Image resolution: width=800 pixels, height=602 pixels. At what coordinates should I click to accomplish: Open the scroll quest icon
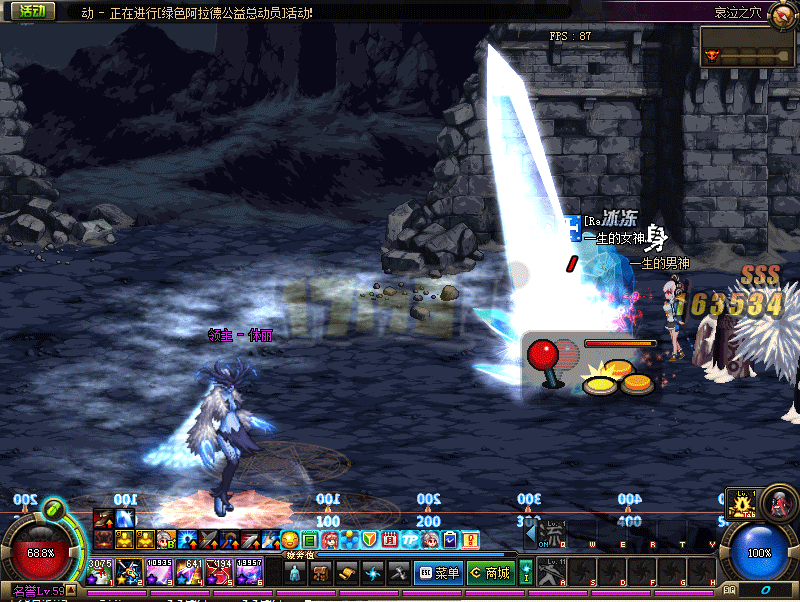coord(347,573)
